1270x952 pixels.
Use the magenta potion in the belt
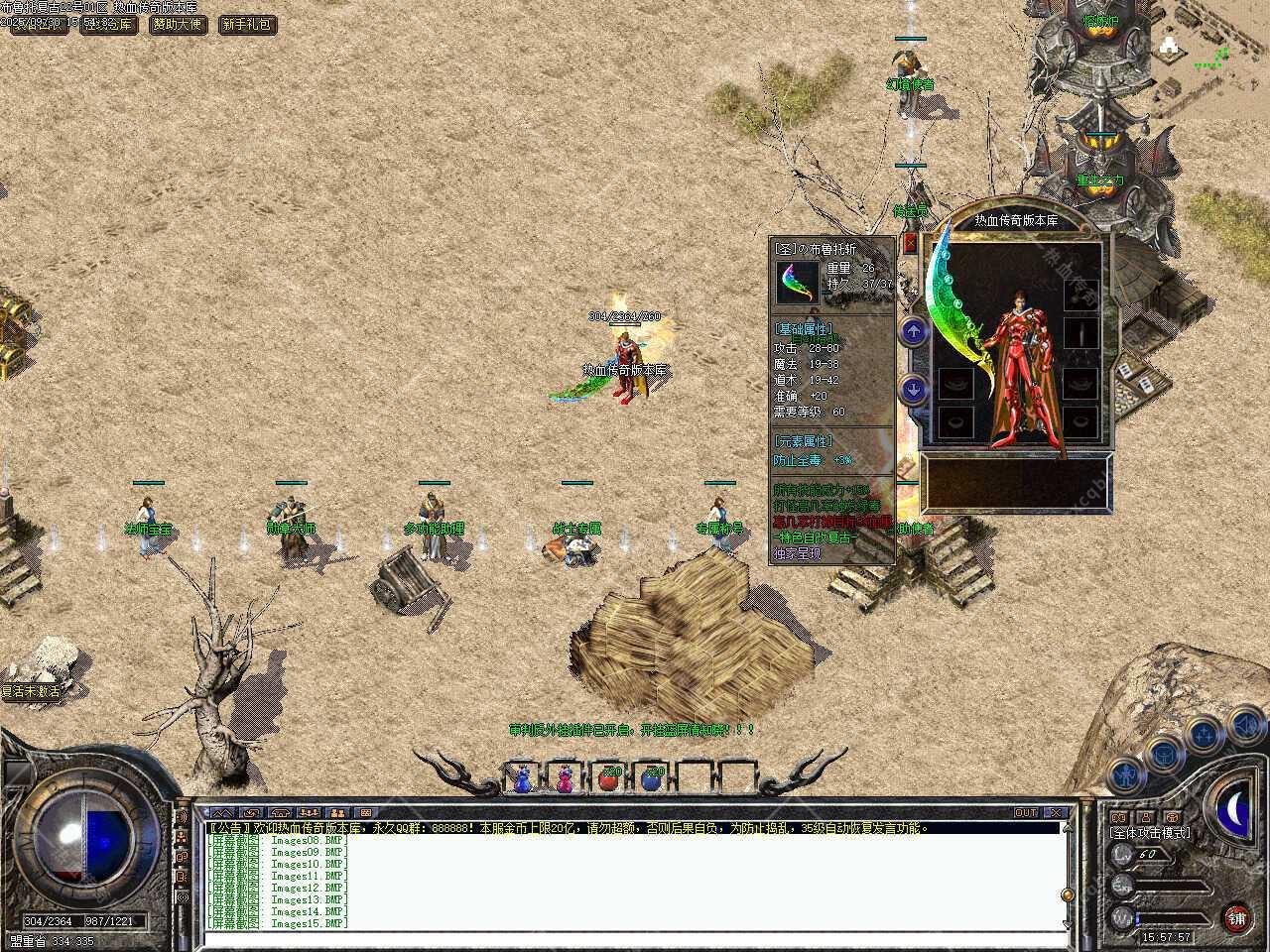tap(565, 779)
